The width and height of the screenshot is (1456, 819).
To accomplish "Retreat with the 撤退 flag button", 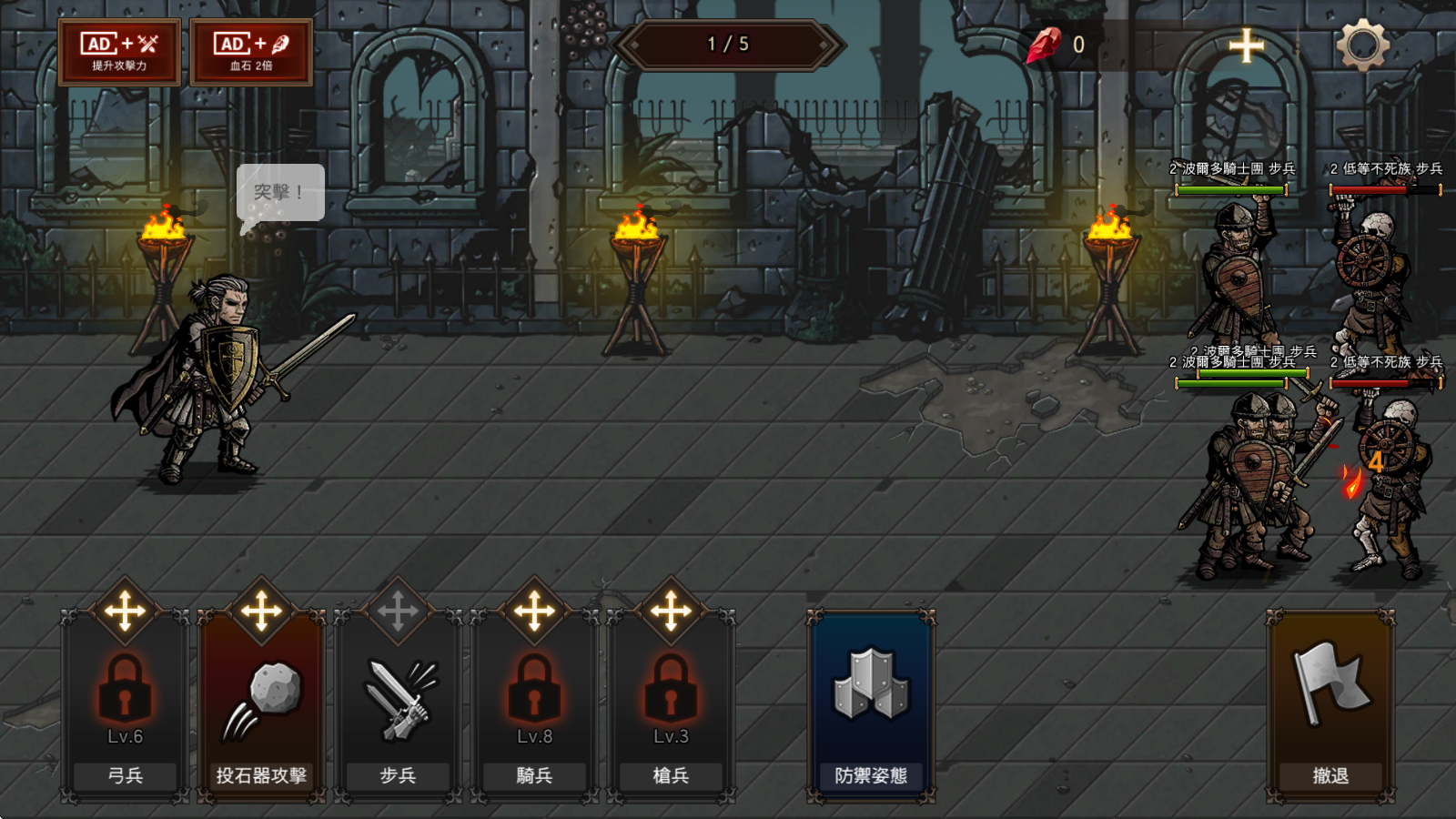I will click(1330, 705).
